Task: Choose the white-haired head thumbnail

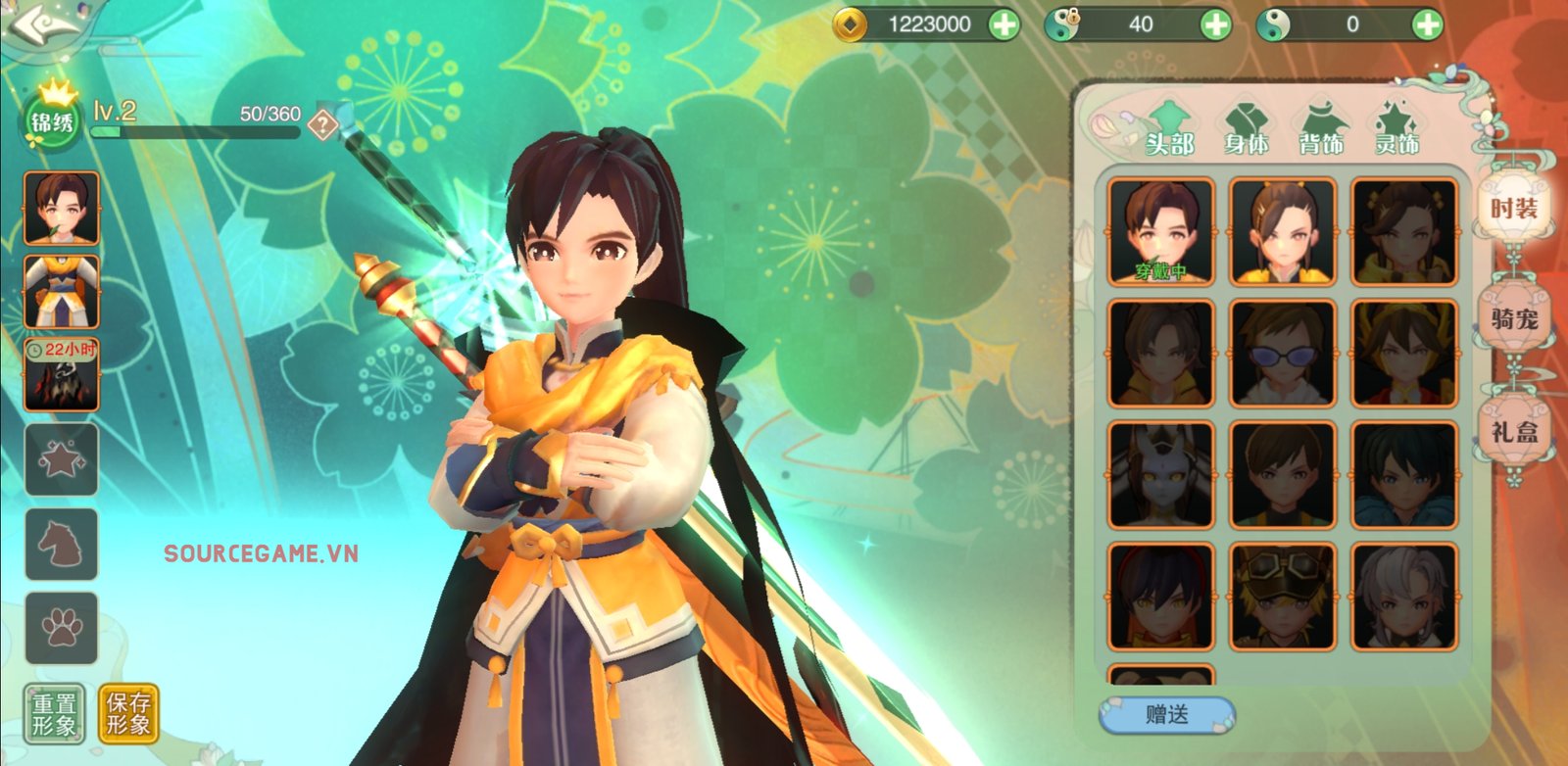Action: click(1403, 597)
